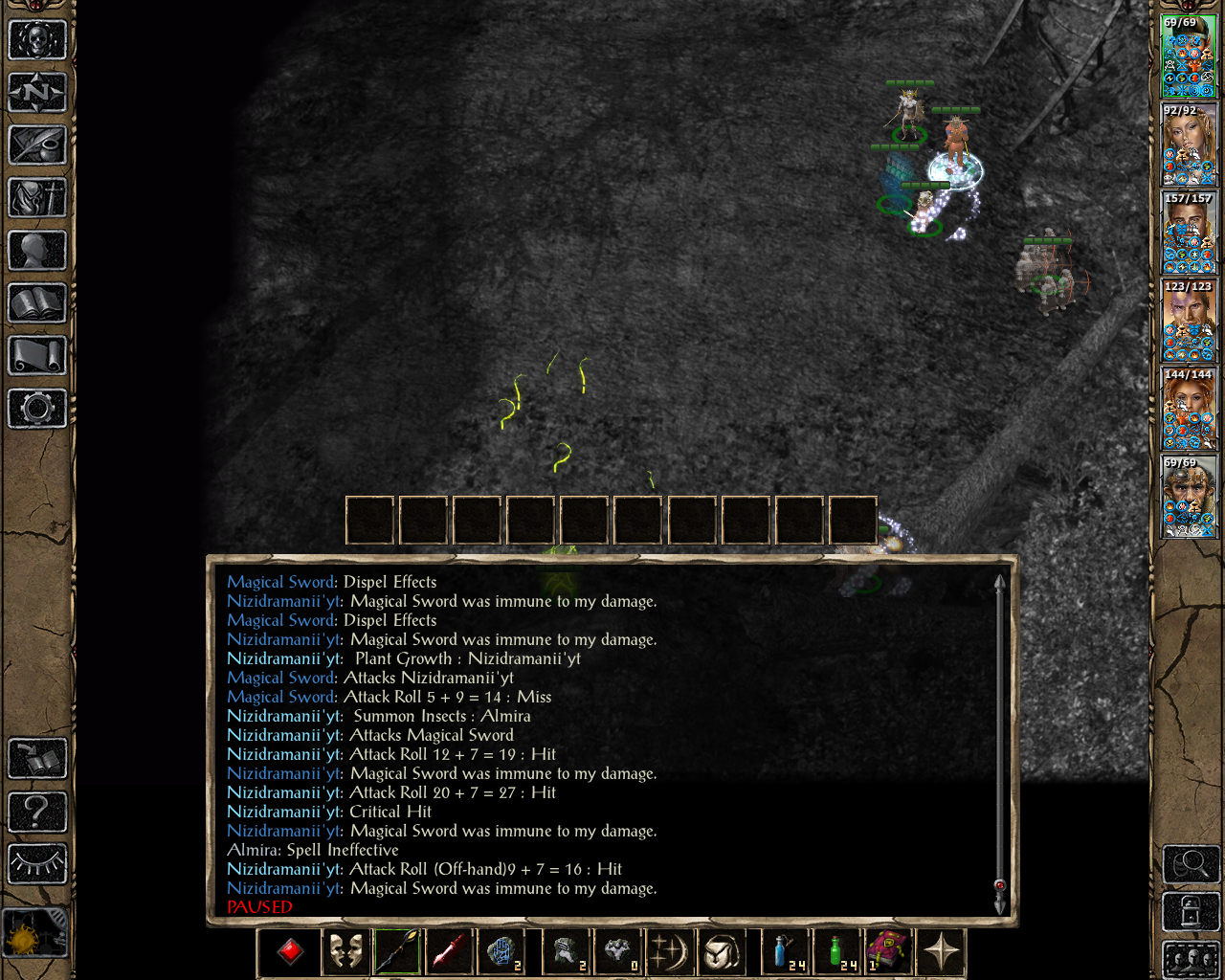Equip the staff in the highlighted weapon slot
1225x980 pixels.
pyautogui.click(x=397, y=952)
